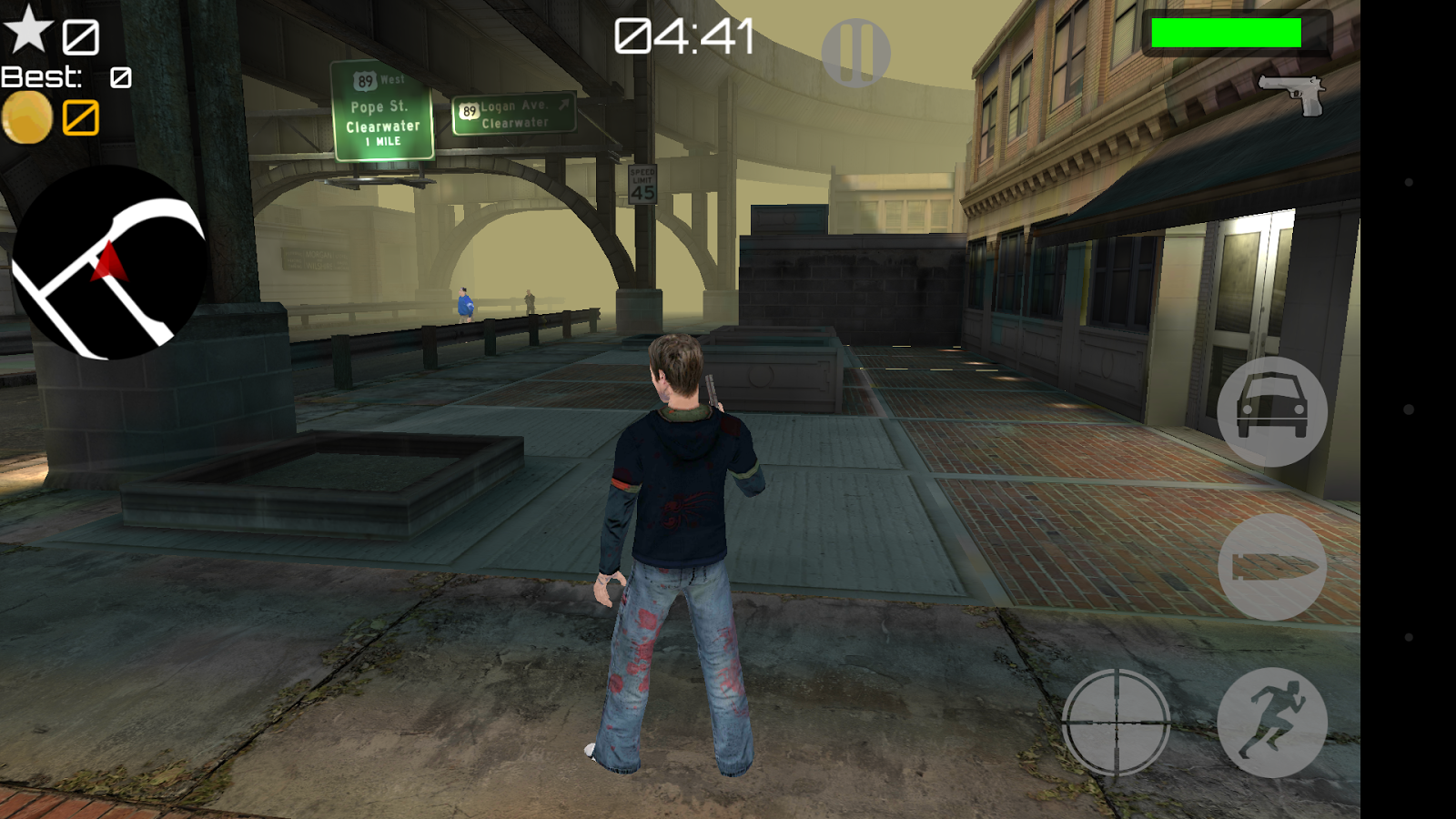
Task: Pause the game with the pause button
Action: 855,53
